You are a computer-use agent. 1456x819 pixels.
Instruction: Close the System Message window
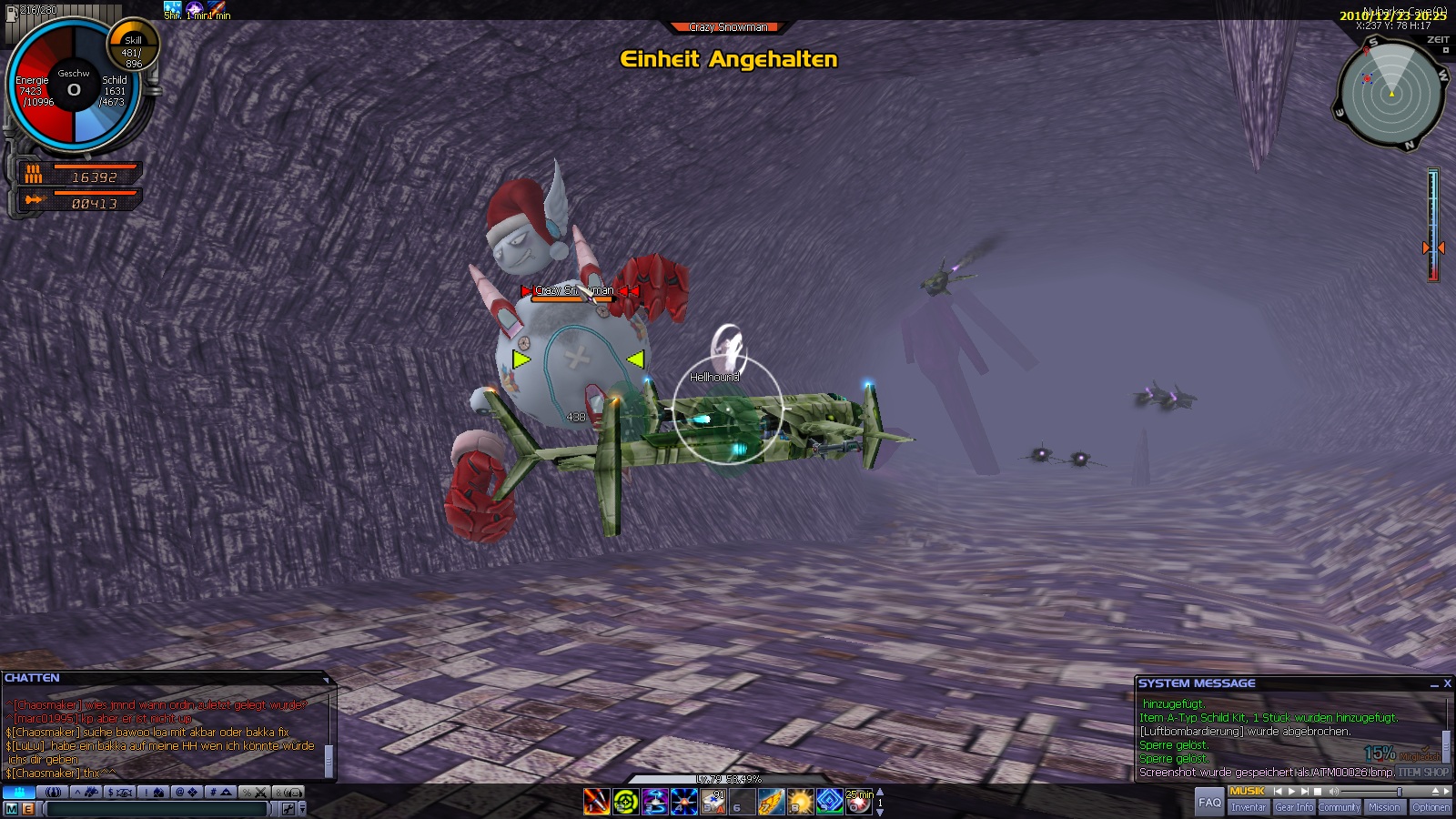pos(1447,683)
